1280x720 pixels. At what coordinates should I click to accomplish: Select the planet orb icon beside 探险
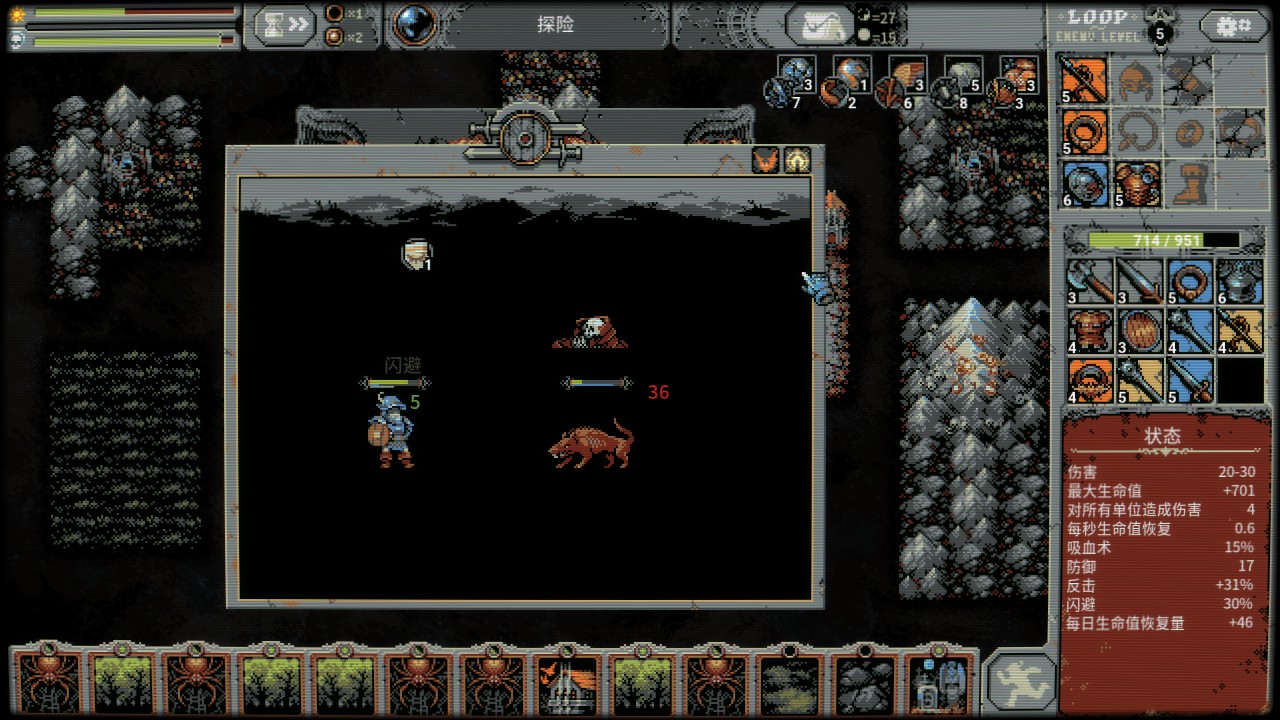416,25
